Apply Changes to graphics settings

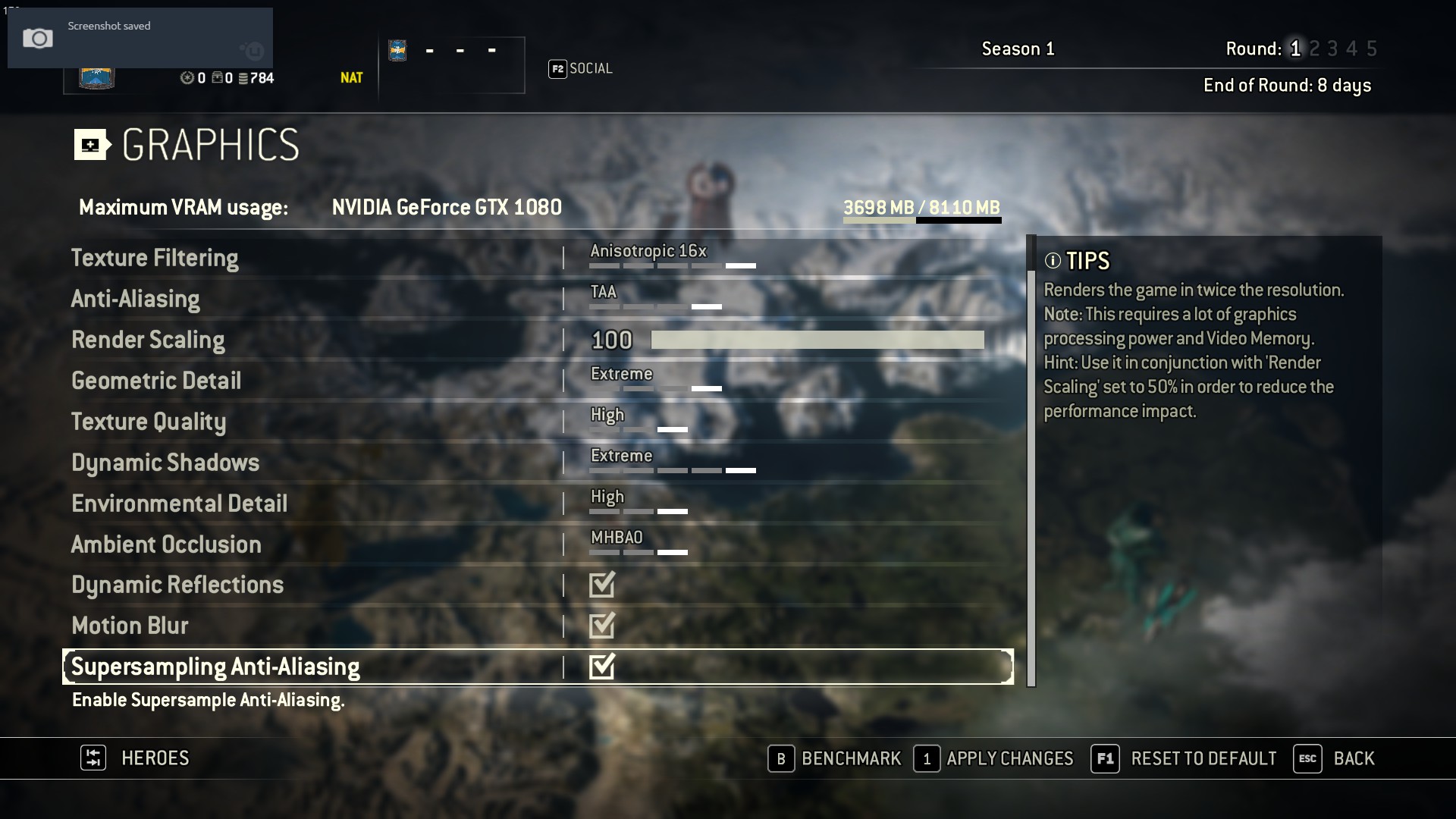tap(994, 758)
